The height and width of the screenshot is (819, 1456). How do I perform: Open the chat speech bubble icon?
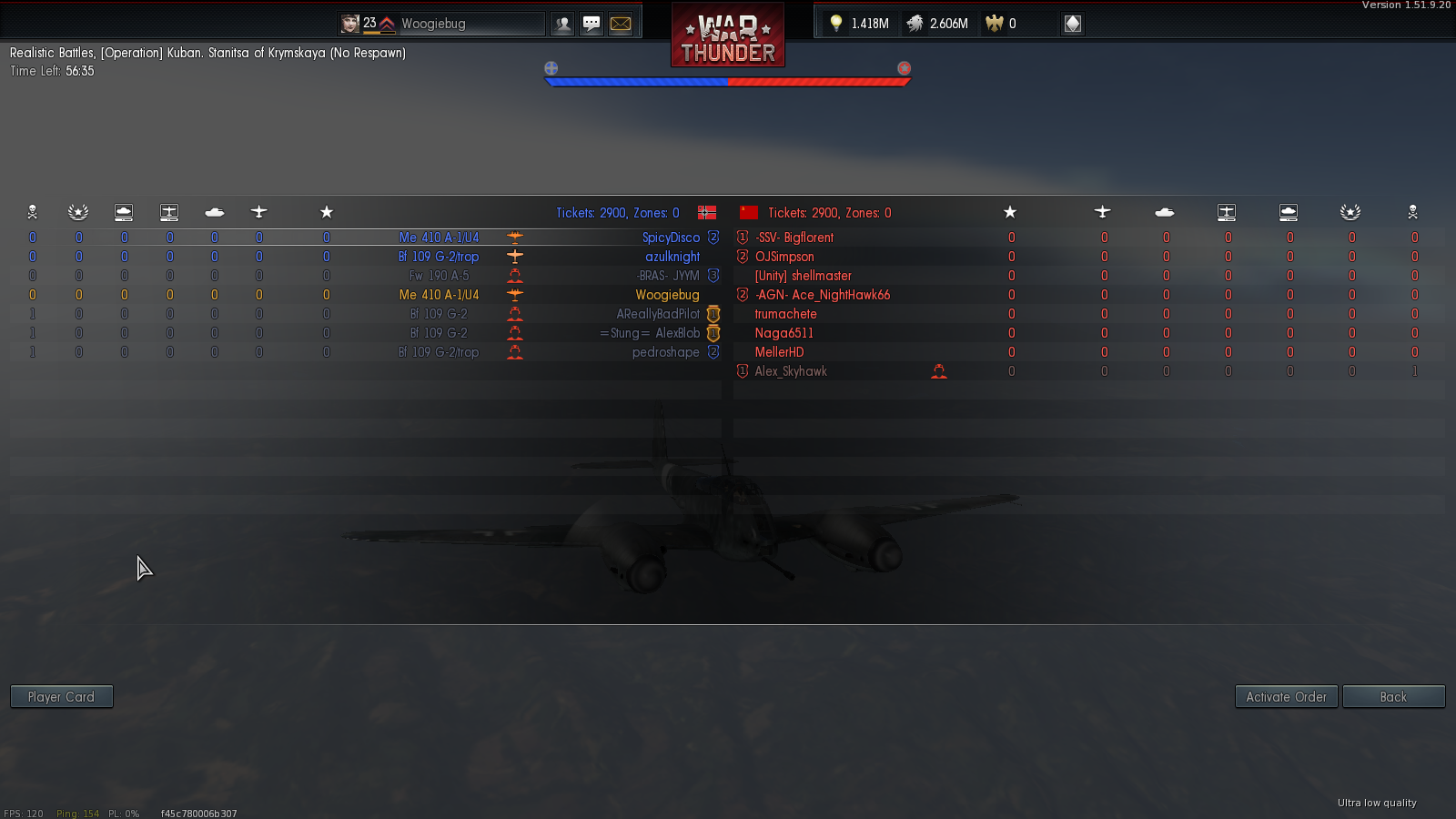click(x=591, y=24)
